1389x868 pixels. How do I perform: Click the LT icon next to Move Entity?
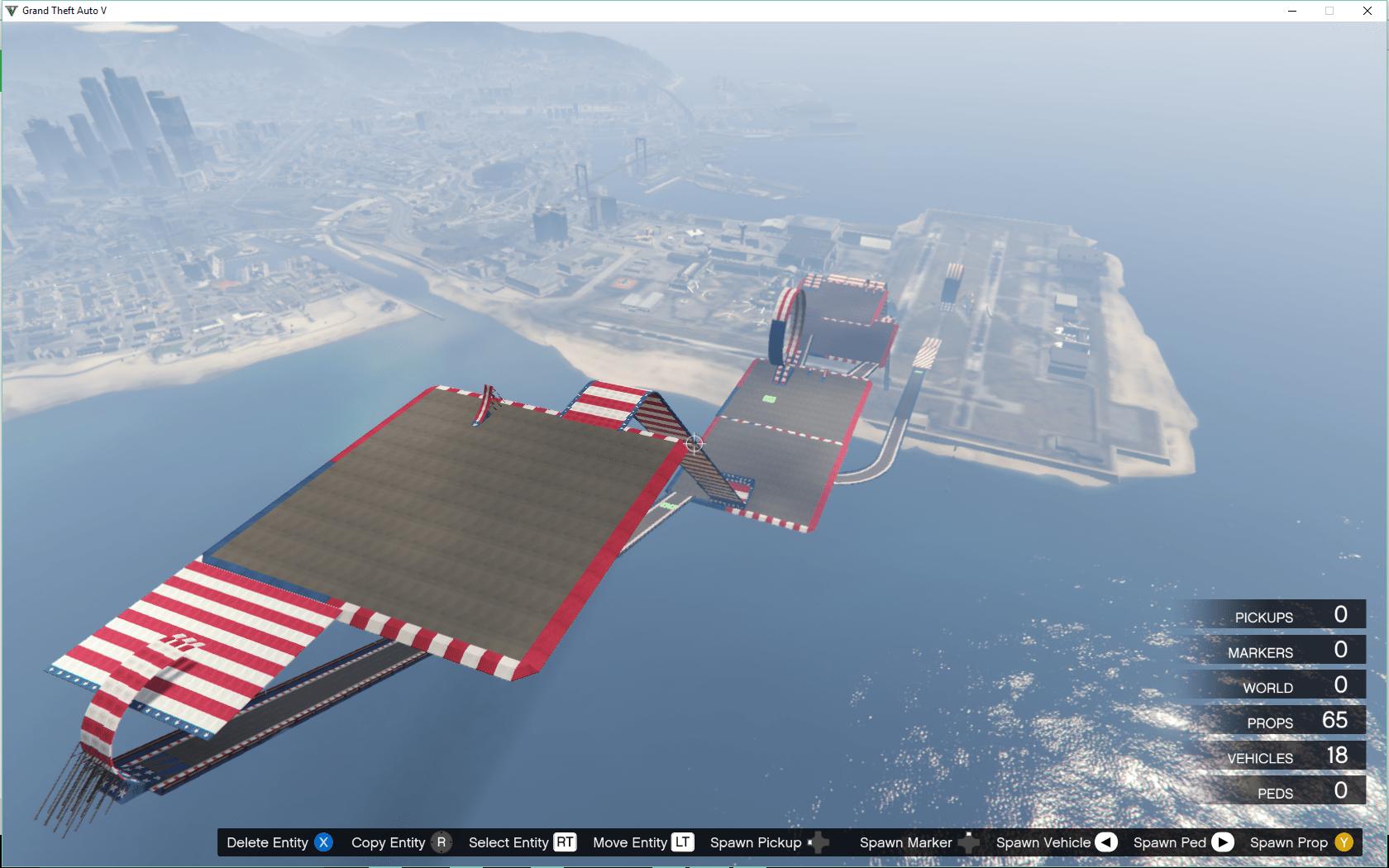(683, 842)
